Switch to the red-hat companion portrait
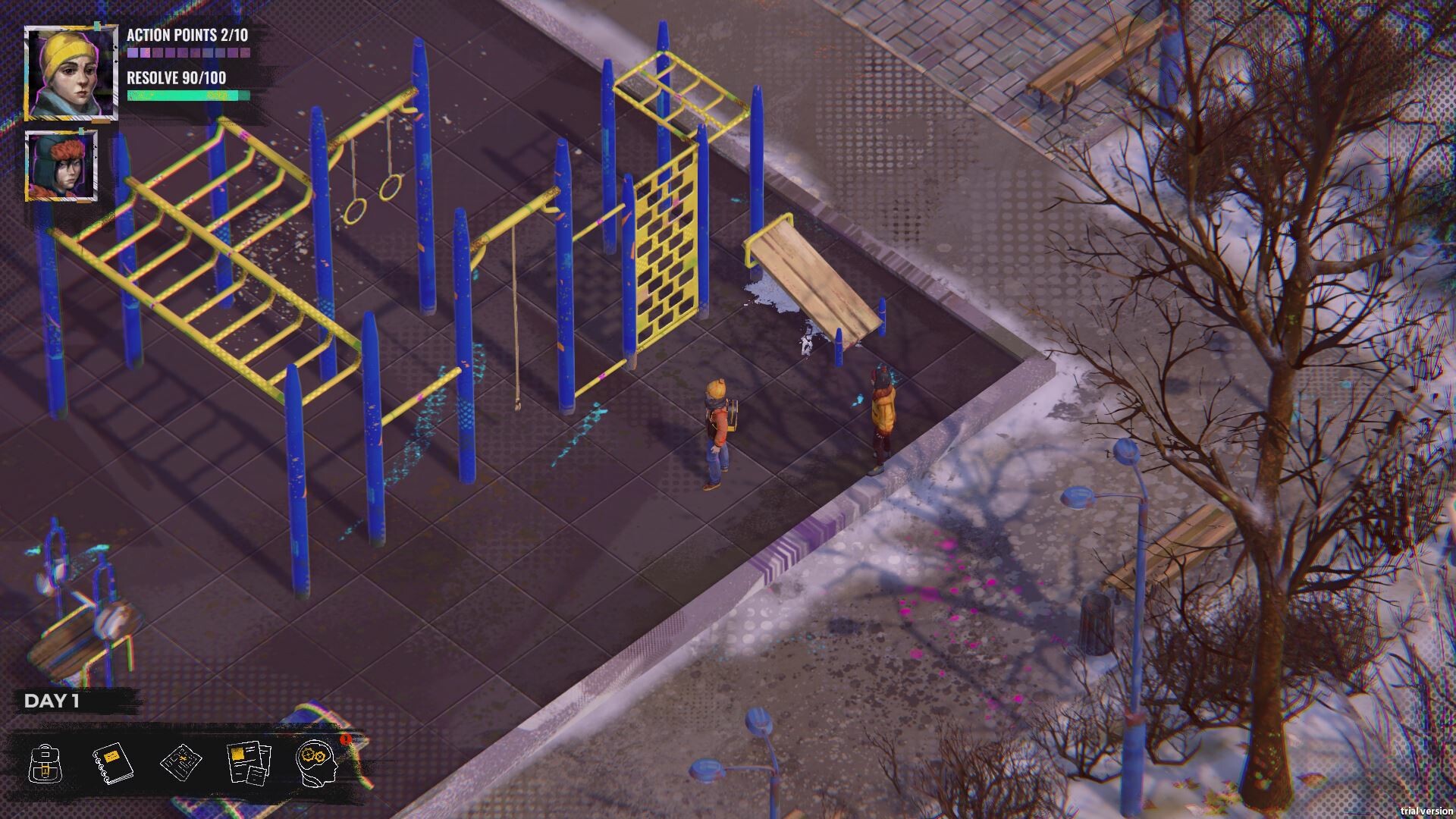This screenshot has width=1456, height=819. pos(61,167)
